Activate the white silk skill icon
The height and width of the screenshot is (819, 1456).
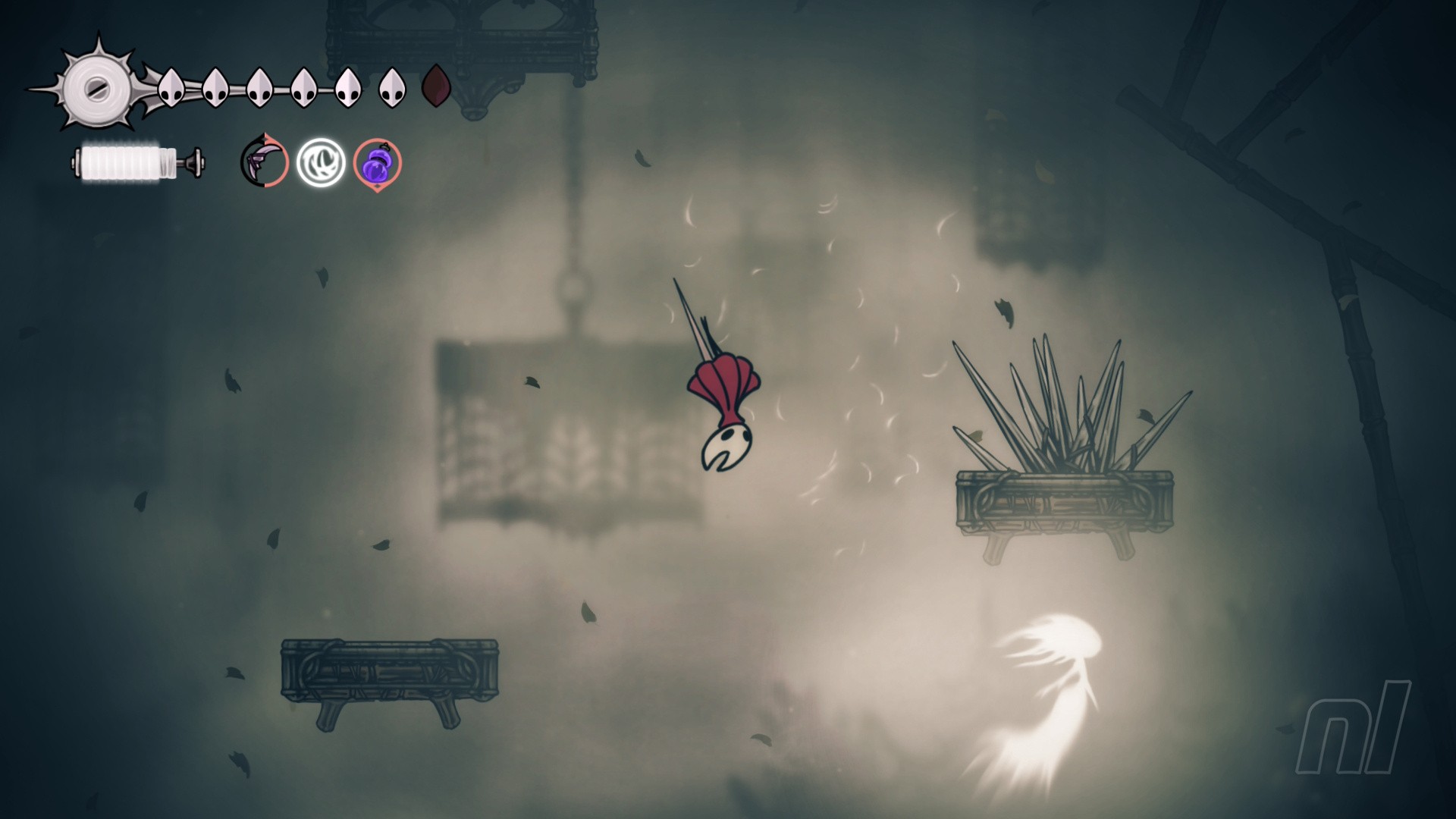[x=321, y=162]
